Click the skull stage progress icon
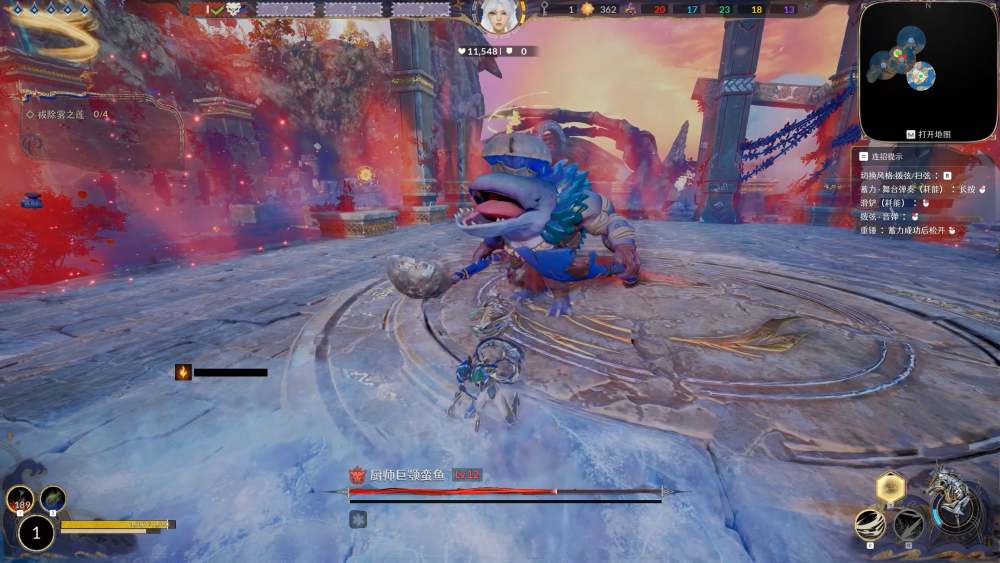 233,9
